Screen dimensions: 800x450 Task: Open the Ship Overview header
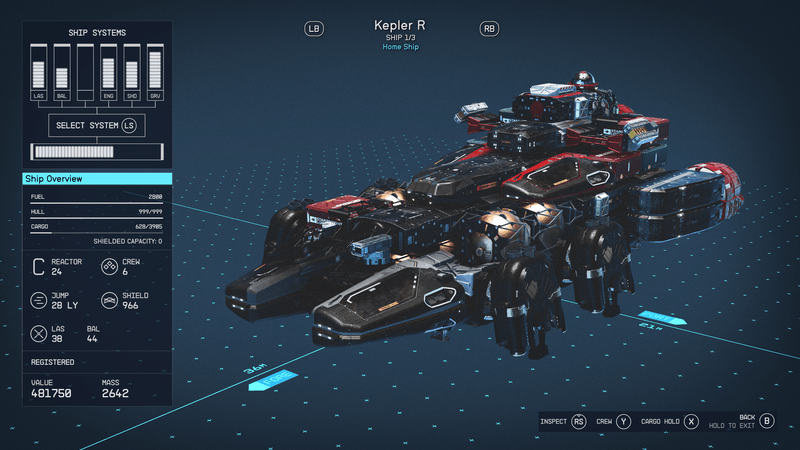[97, 179]
